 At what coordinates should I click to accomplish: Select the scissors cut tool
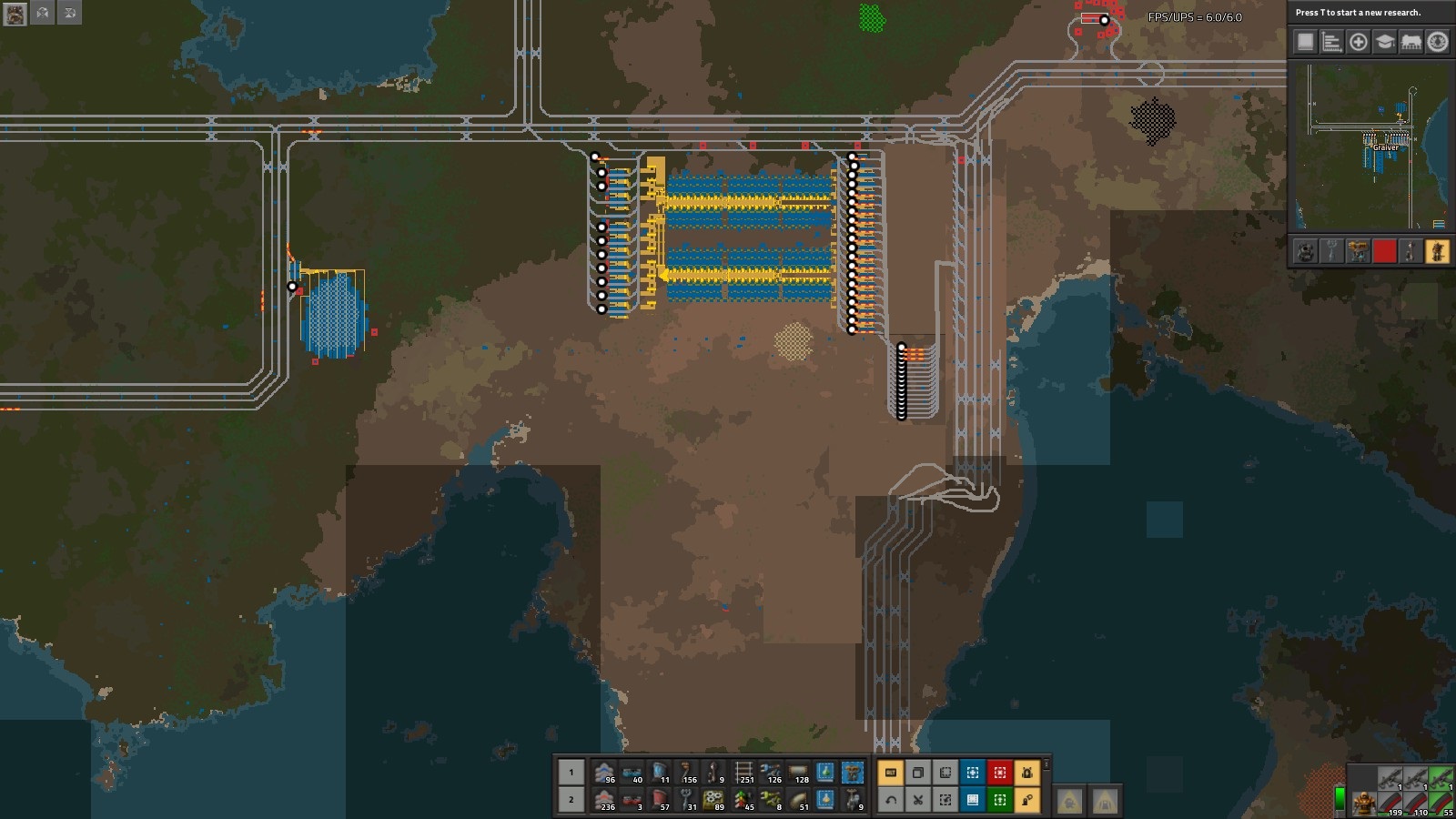pyautogui.click(x=918, y=800)
